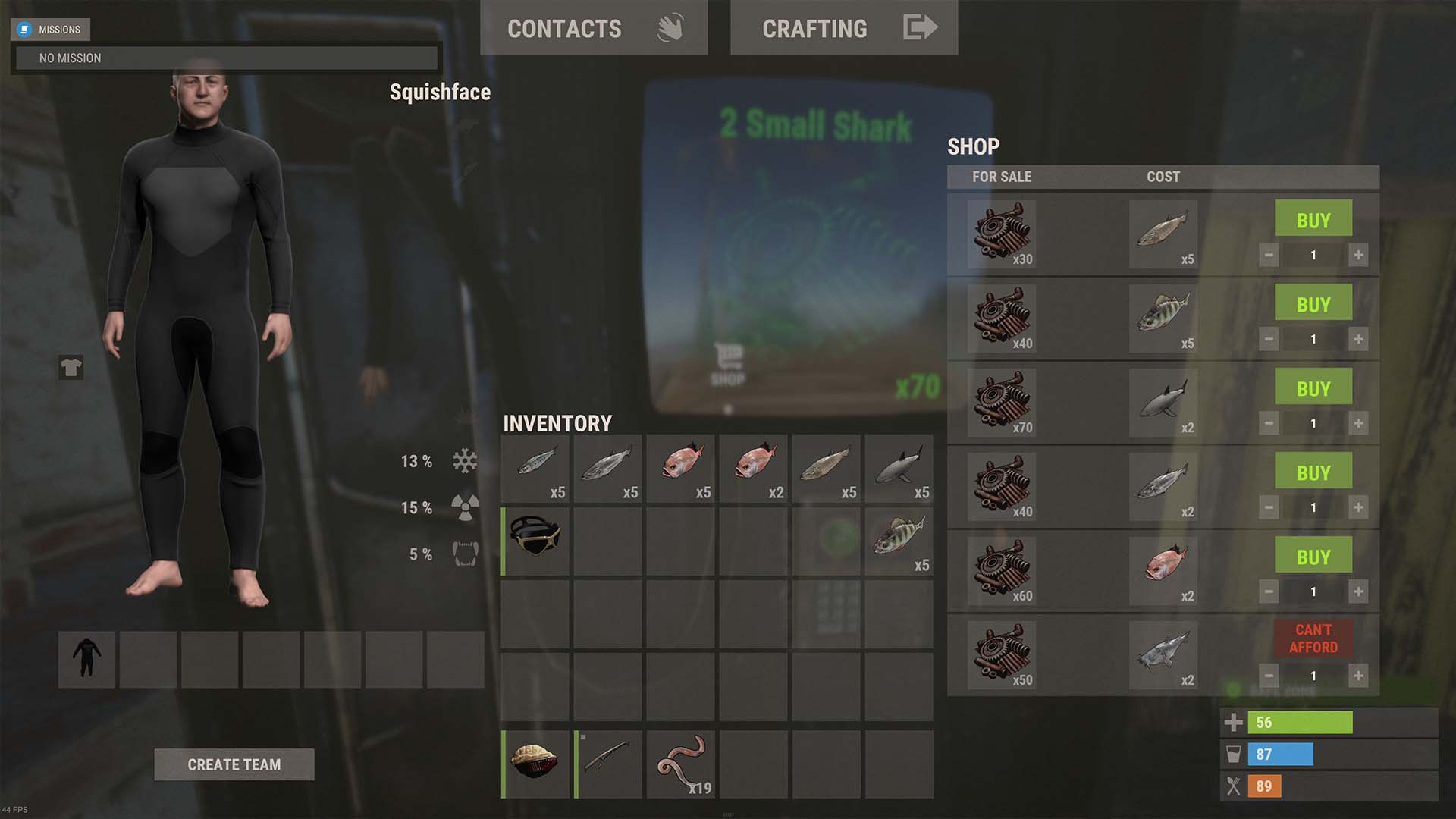Click the equipped wetsuit clothing slot

[x=86, y=659]
